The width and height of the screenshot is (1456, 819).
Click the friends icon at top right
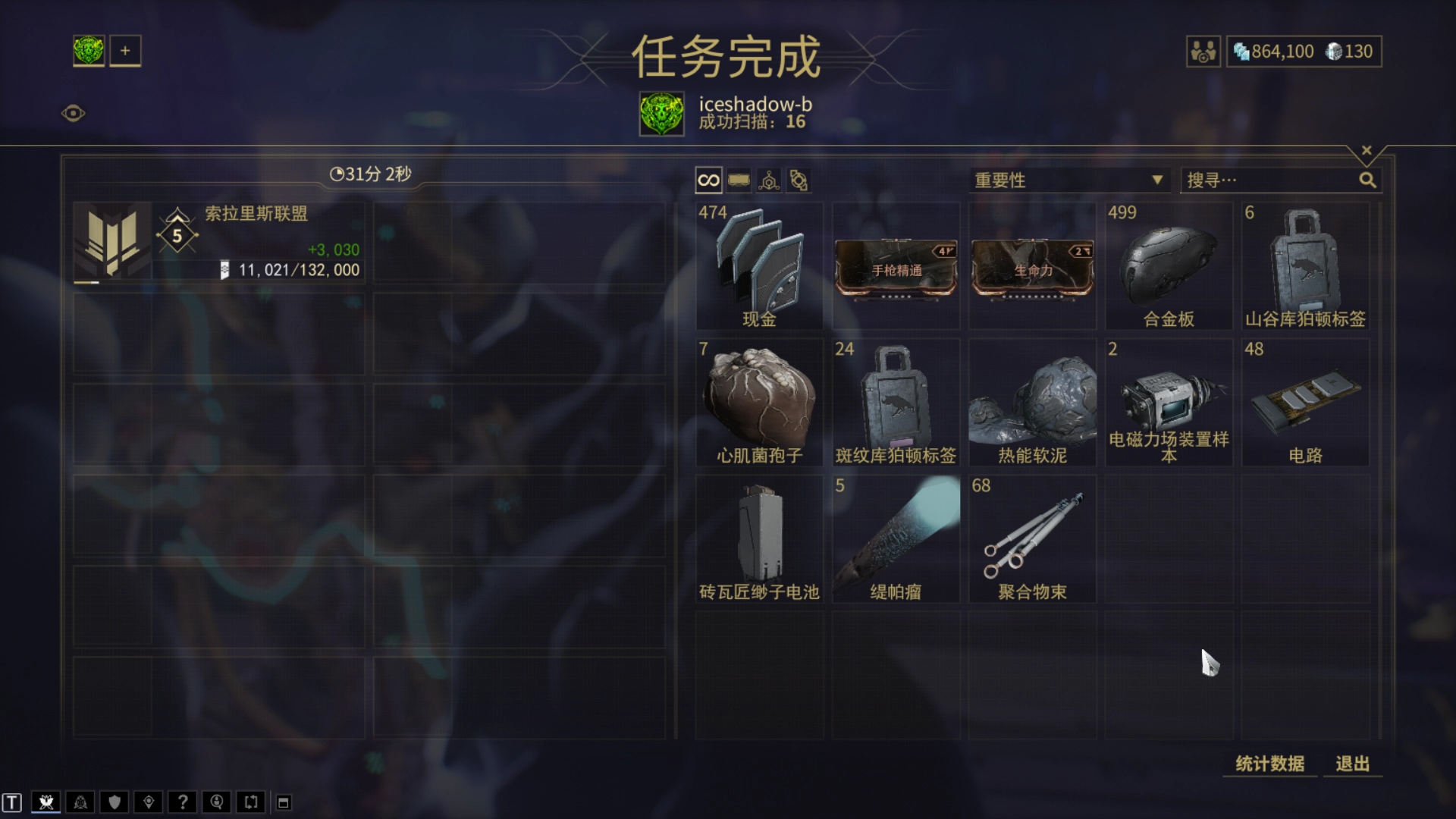click(x=1203, y=51)
